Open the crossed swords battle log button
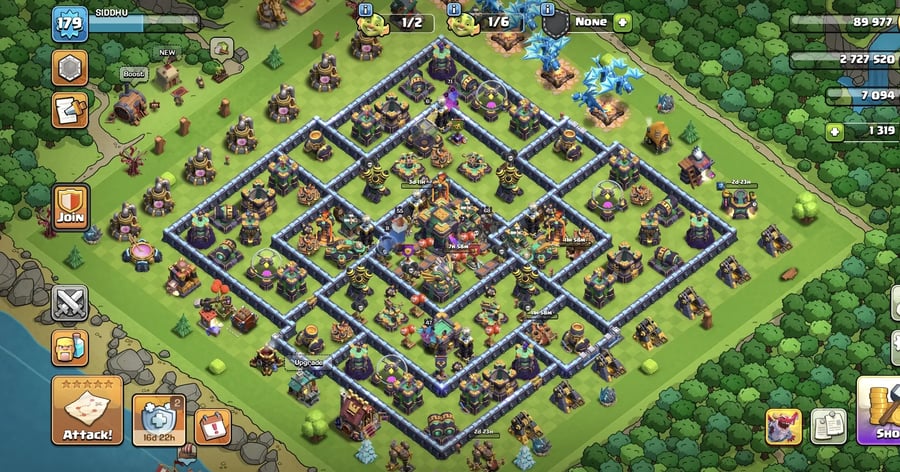The width and height of the screenshot is (900, 472). pos(69,302)
